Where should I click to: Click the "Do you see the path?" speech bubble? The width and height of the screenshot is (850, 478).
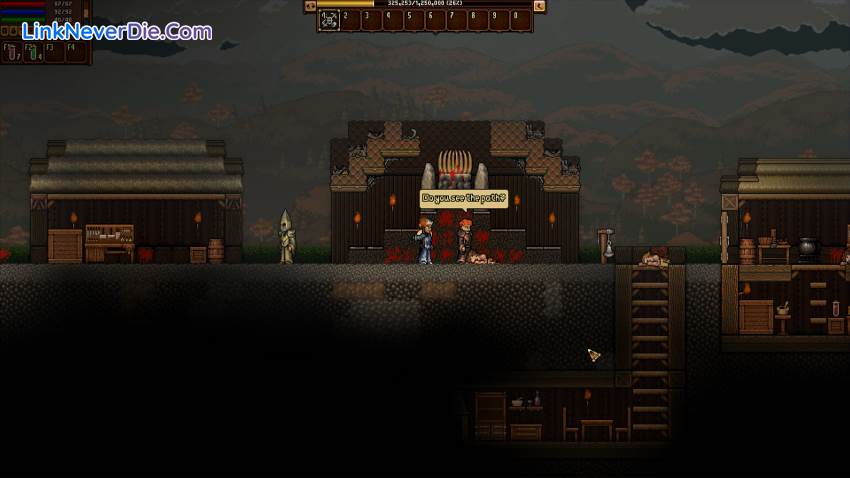click(464, 199)
